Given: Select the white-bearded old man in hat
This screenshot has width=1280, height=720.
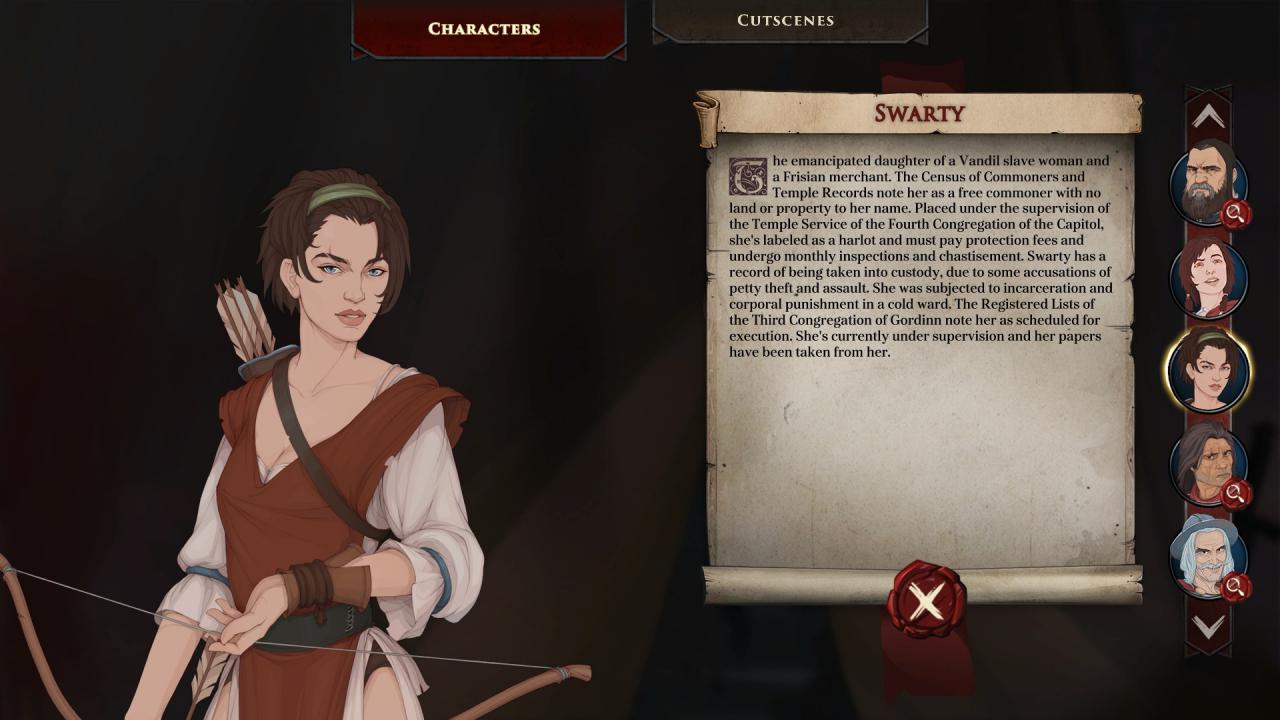Looking at the screenshot, I should coord(1207,555).
